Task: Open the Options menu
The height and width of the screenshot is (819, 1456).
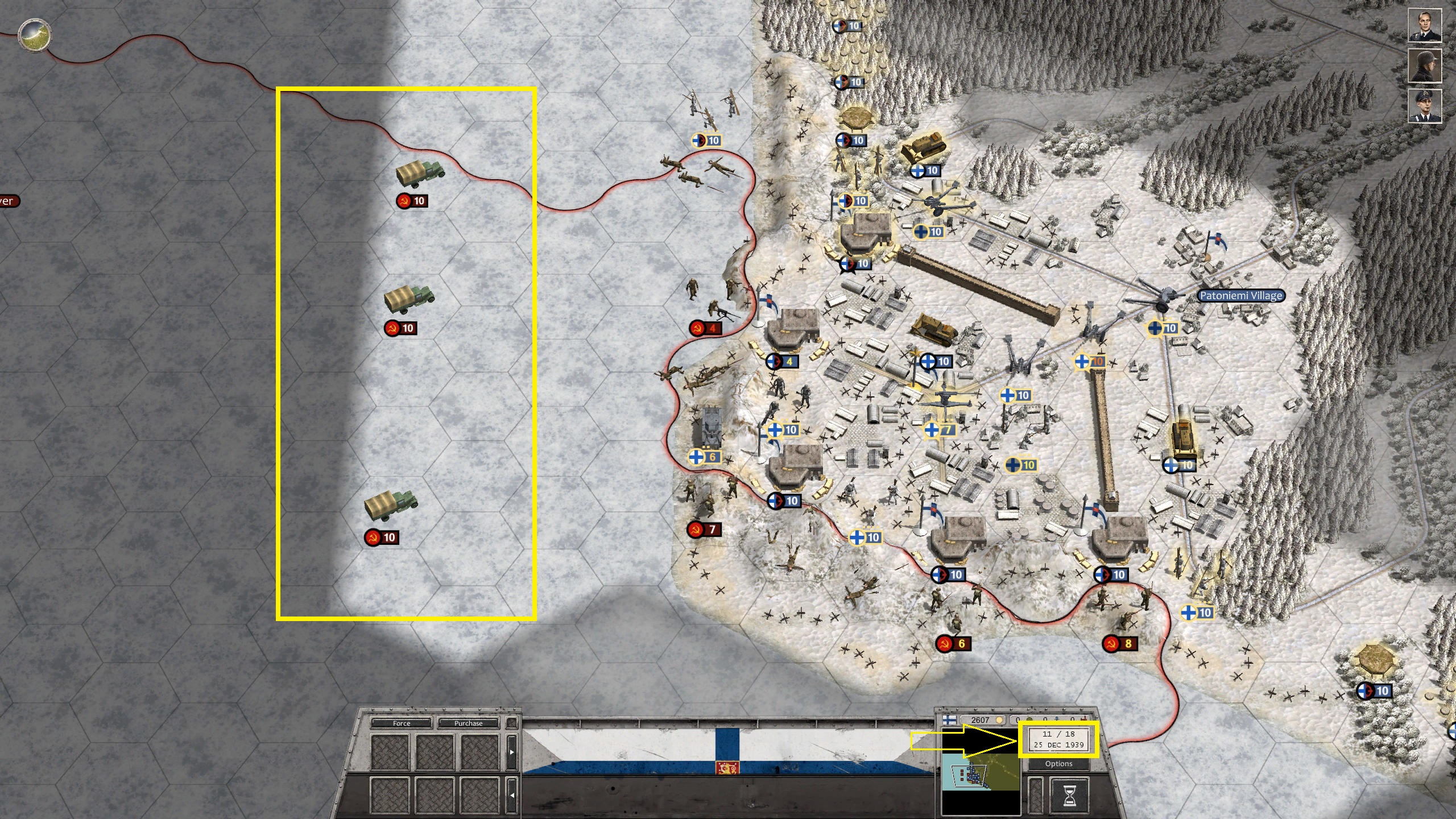Action: (x=1058, y=763)
